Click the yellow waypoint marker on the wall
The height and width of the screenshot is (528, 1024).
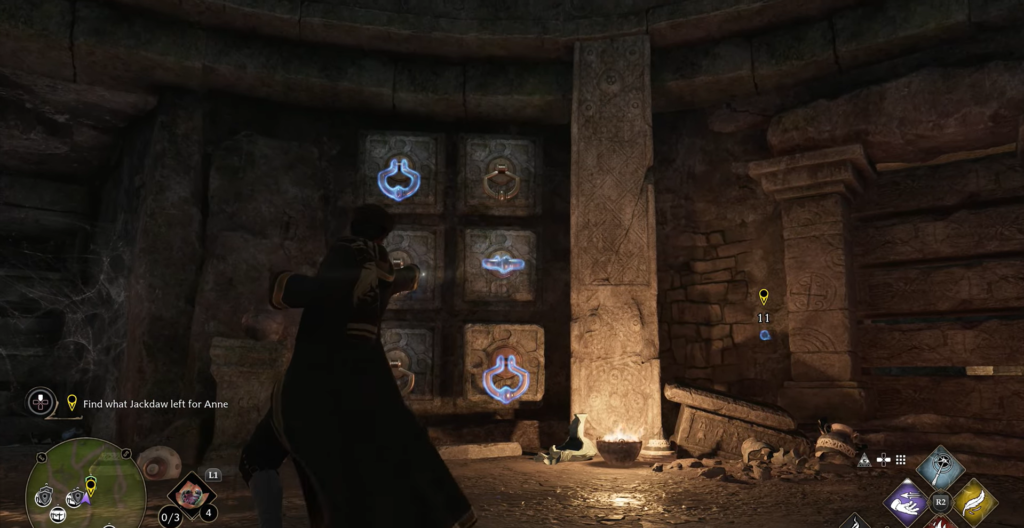pos(764,296)
